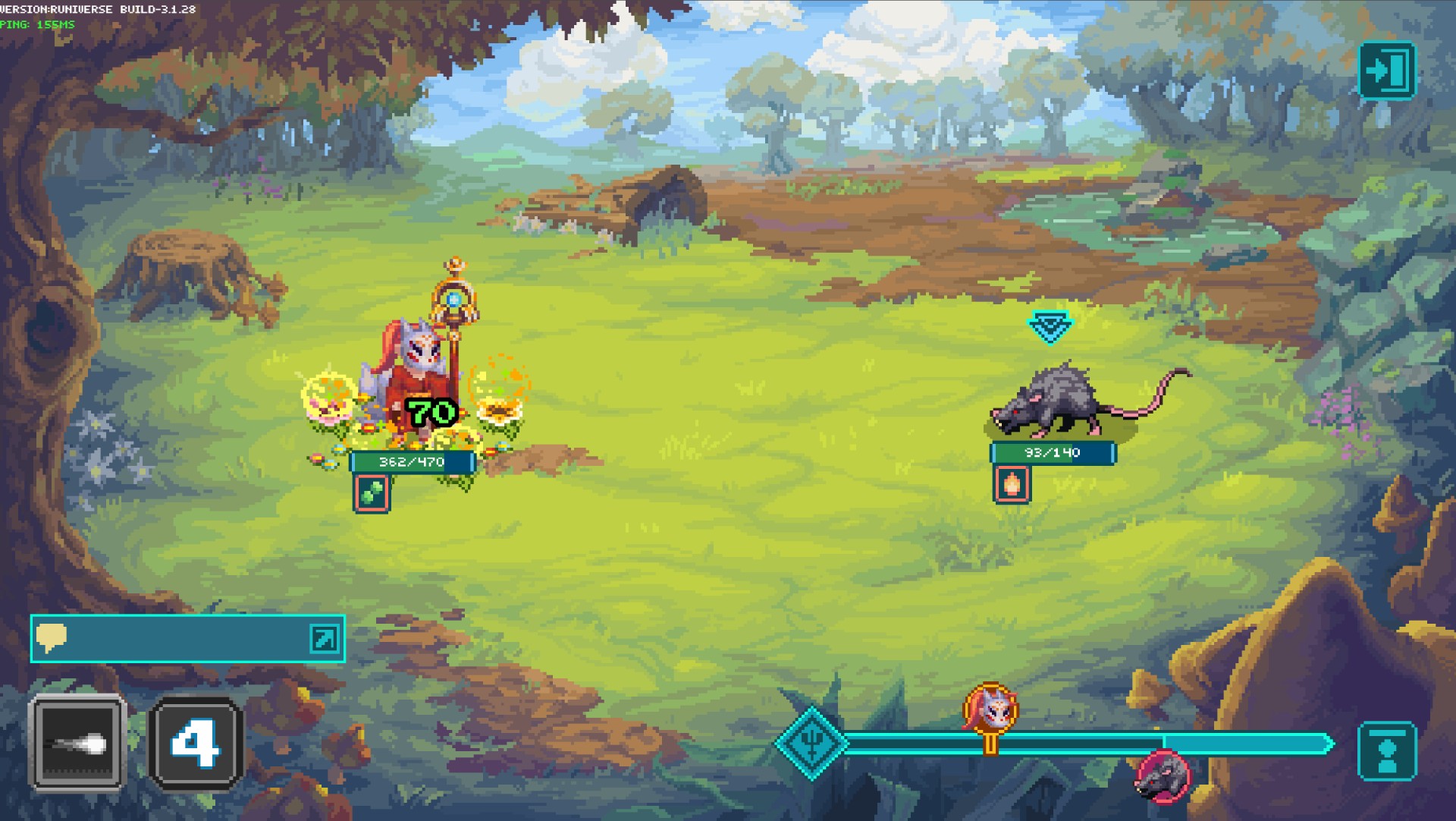This screenshot has height=821, width=1456.
Task: Open the character info panel button
Action: click(1387, 751)
